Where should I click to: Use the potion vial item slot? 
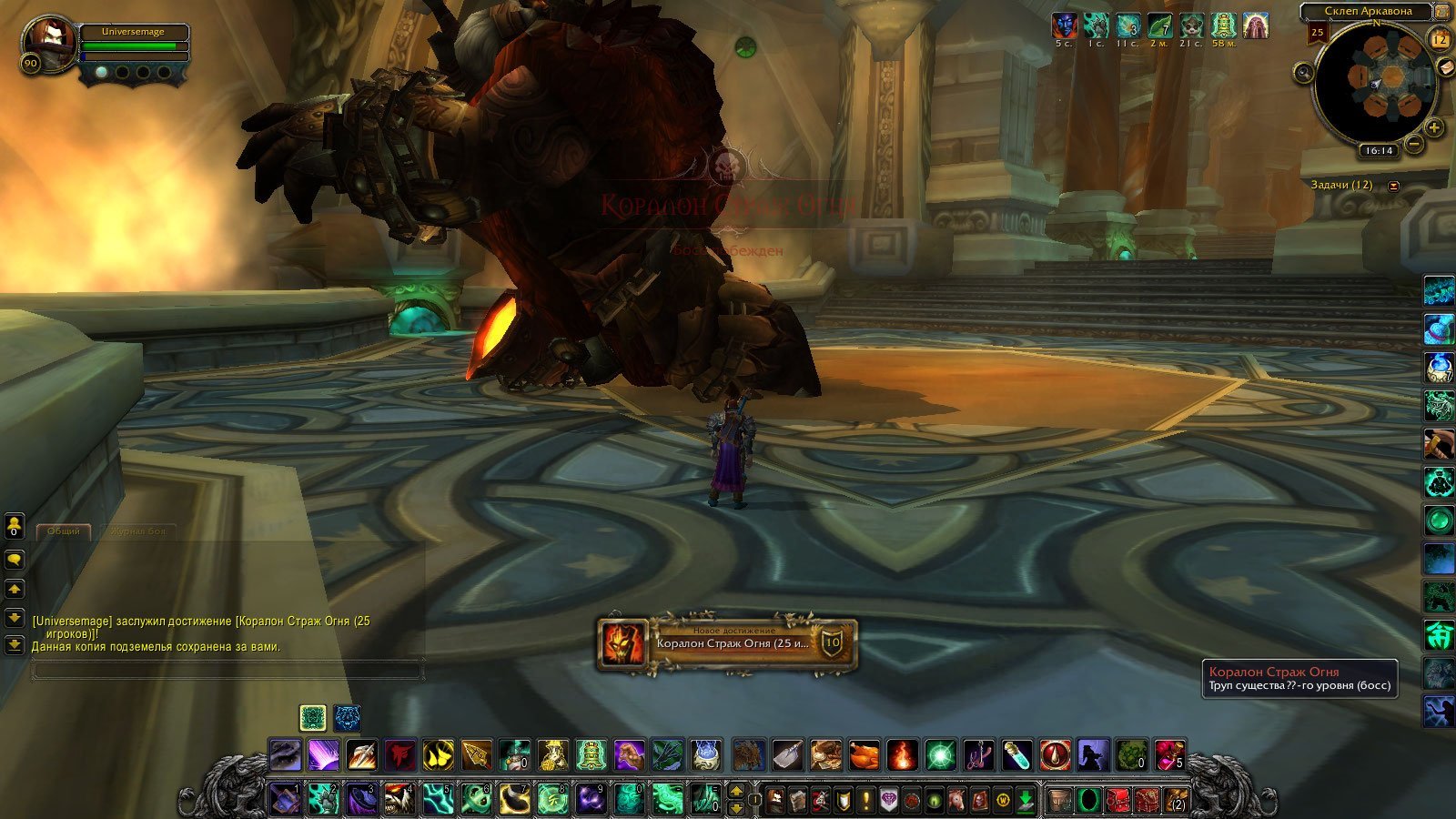tap(1016, 755)
